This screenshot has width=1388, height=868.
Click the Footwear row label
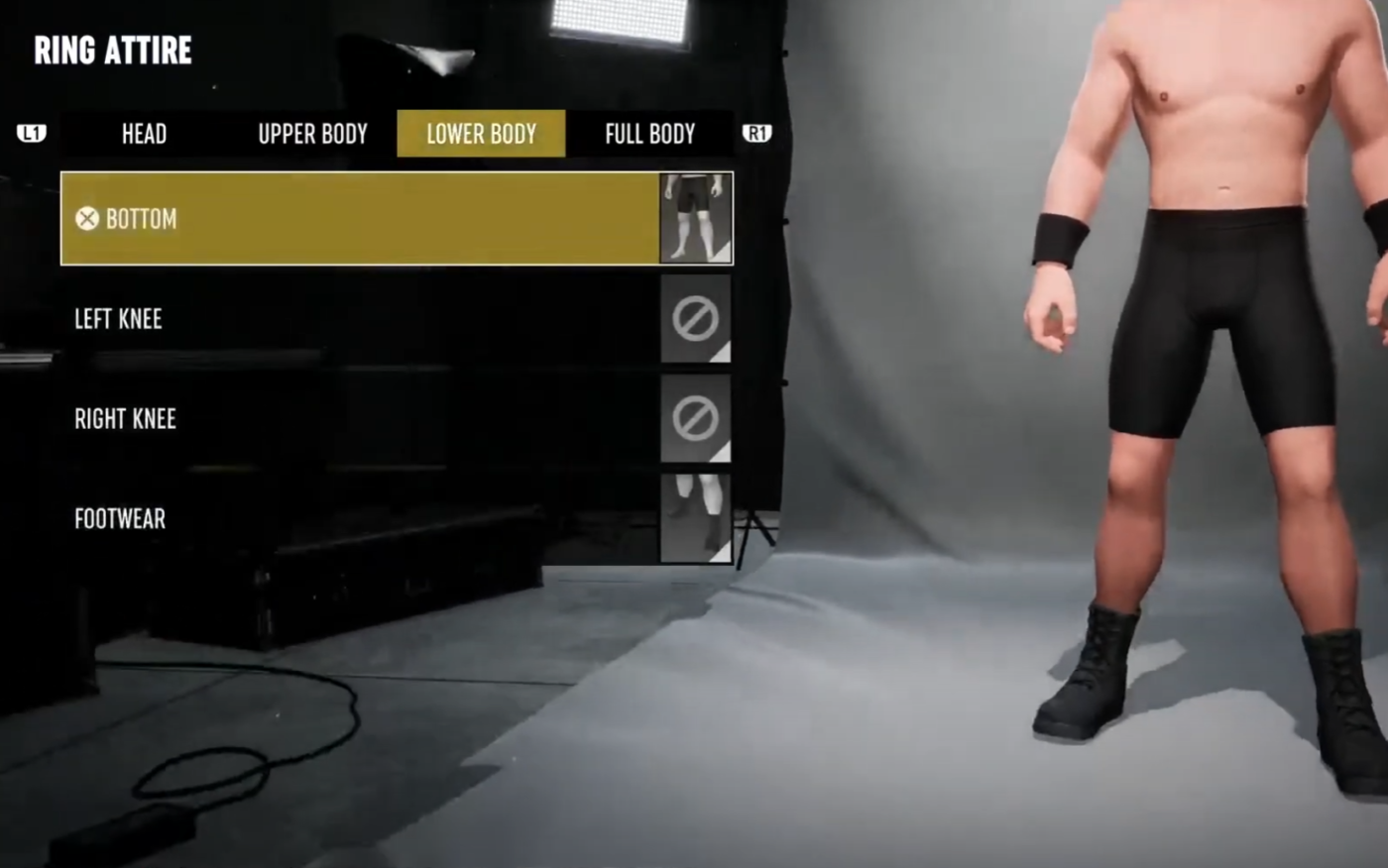coord(119,518)
